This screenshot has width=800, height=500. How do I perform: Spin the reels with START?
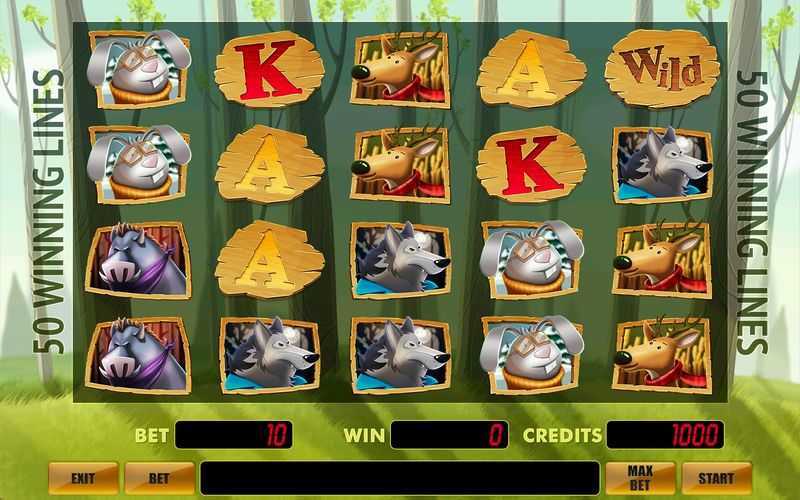(x=715, y=478)
